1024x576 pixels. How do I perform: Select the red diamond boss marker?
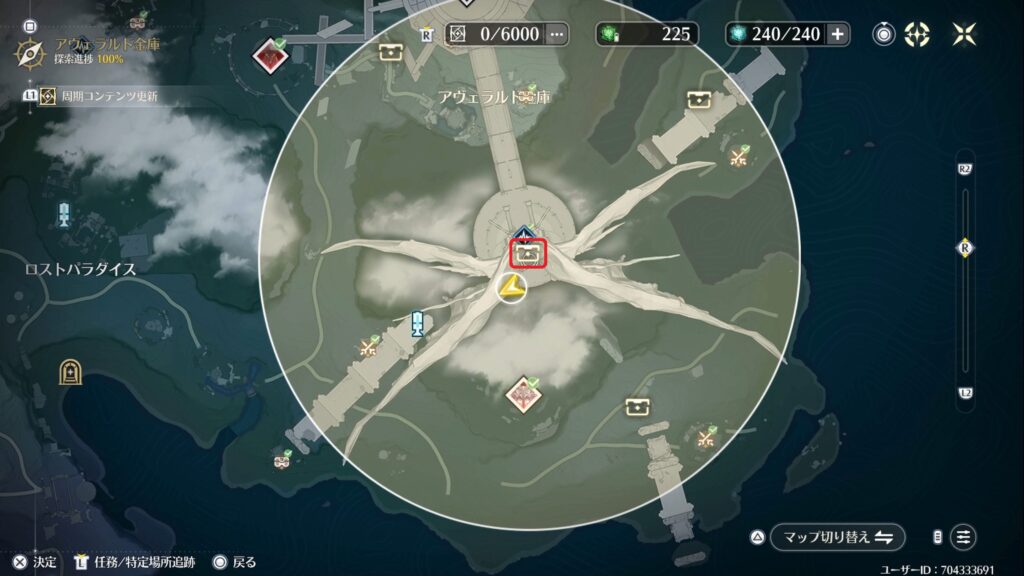coord(268,55)
